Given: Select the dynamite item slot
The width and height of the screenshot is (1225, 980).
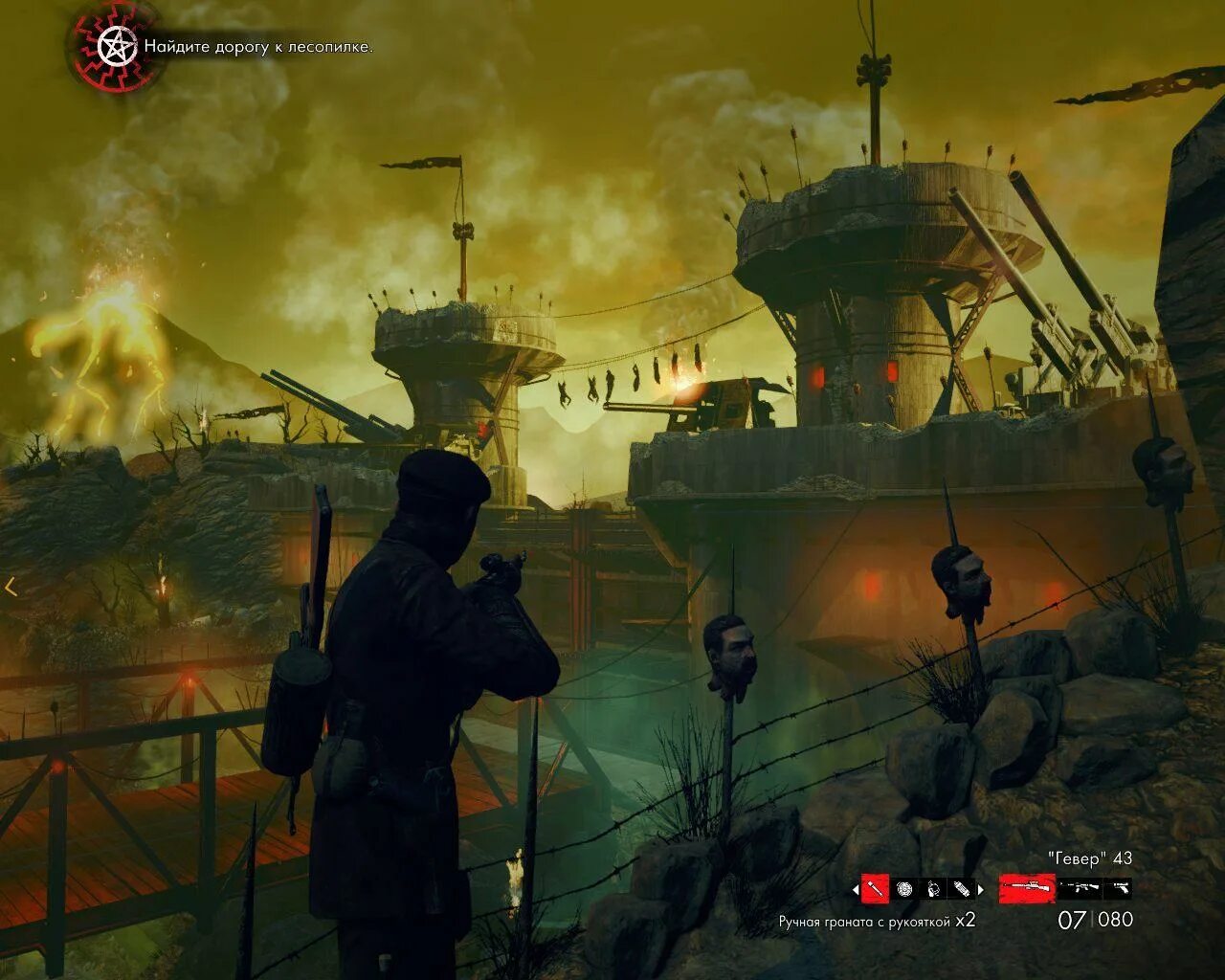Looking at the screenshot, I should [x=961, y=889].
